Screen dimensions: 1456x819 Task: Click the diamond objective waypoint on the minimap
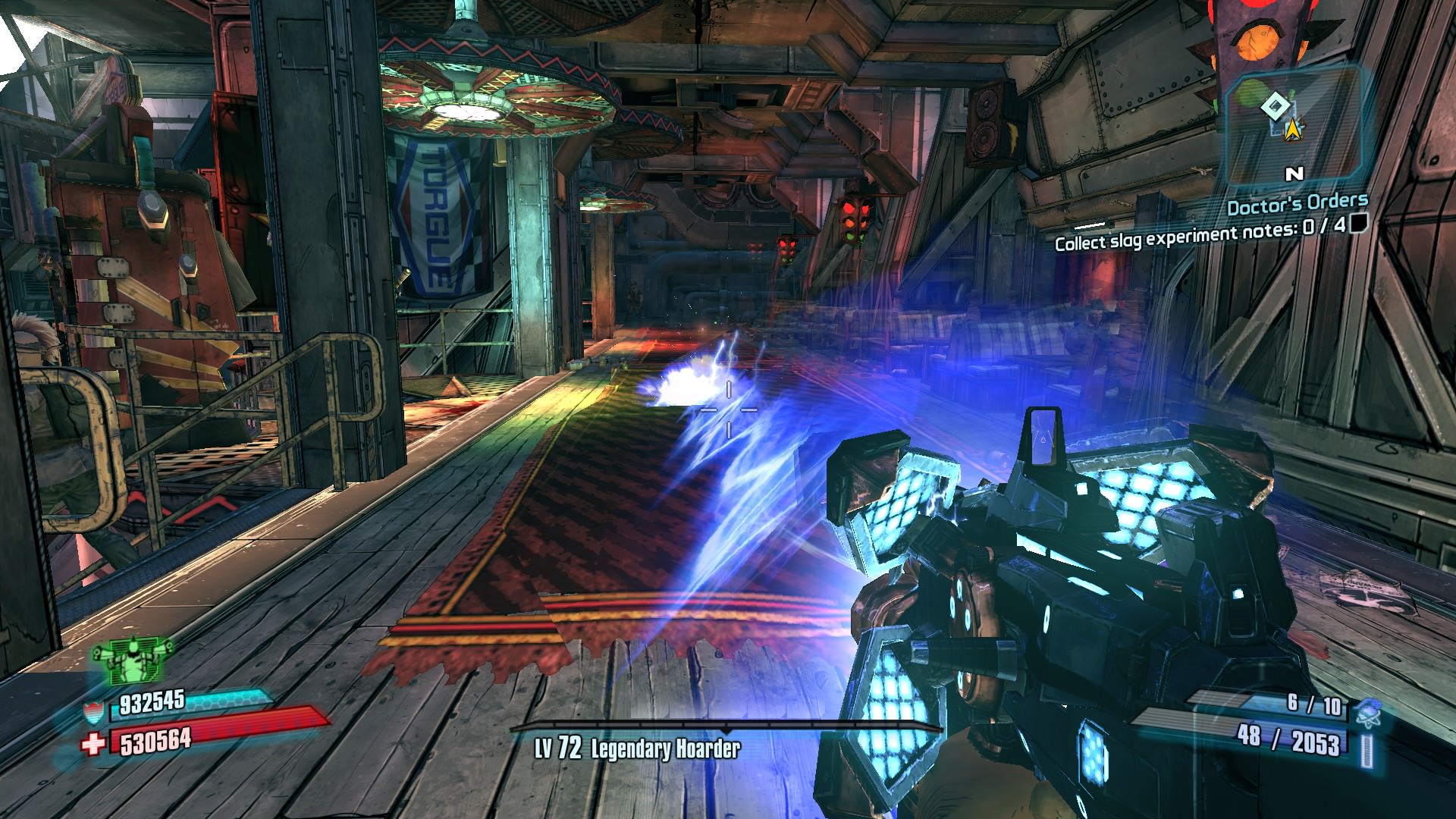tap(1273, 107)
